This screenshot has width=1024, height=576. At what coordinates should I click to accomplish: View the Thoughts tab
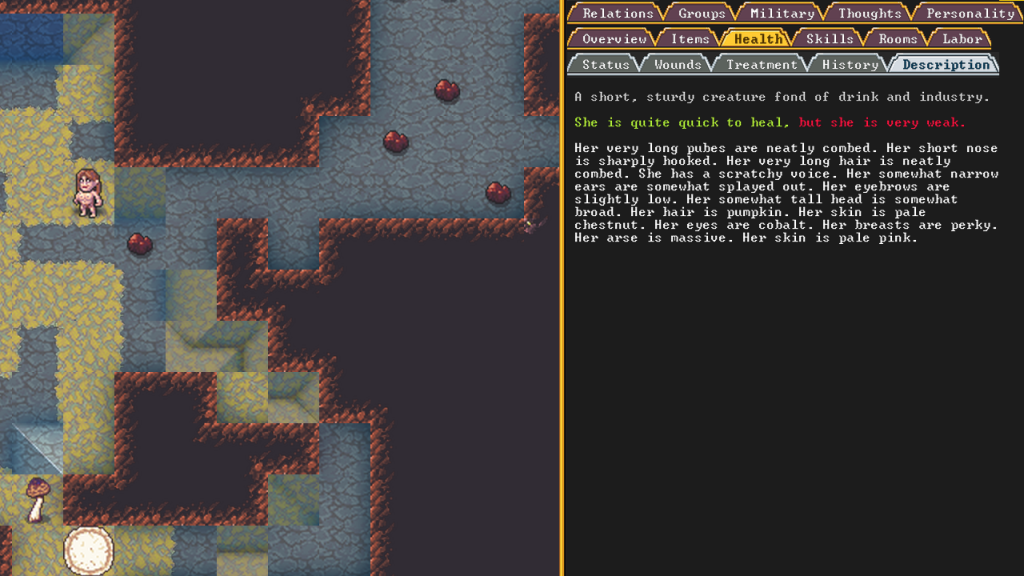coord(869,13)
